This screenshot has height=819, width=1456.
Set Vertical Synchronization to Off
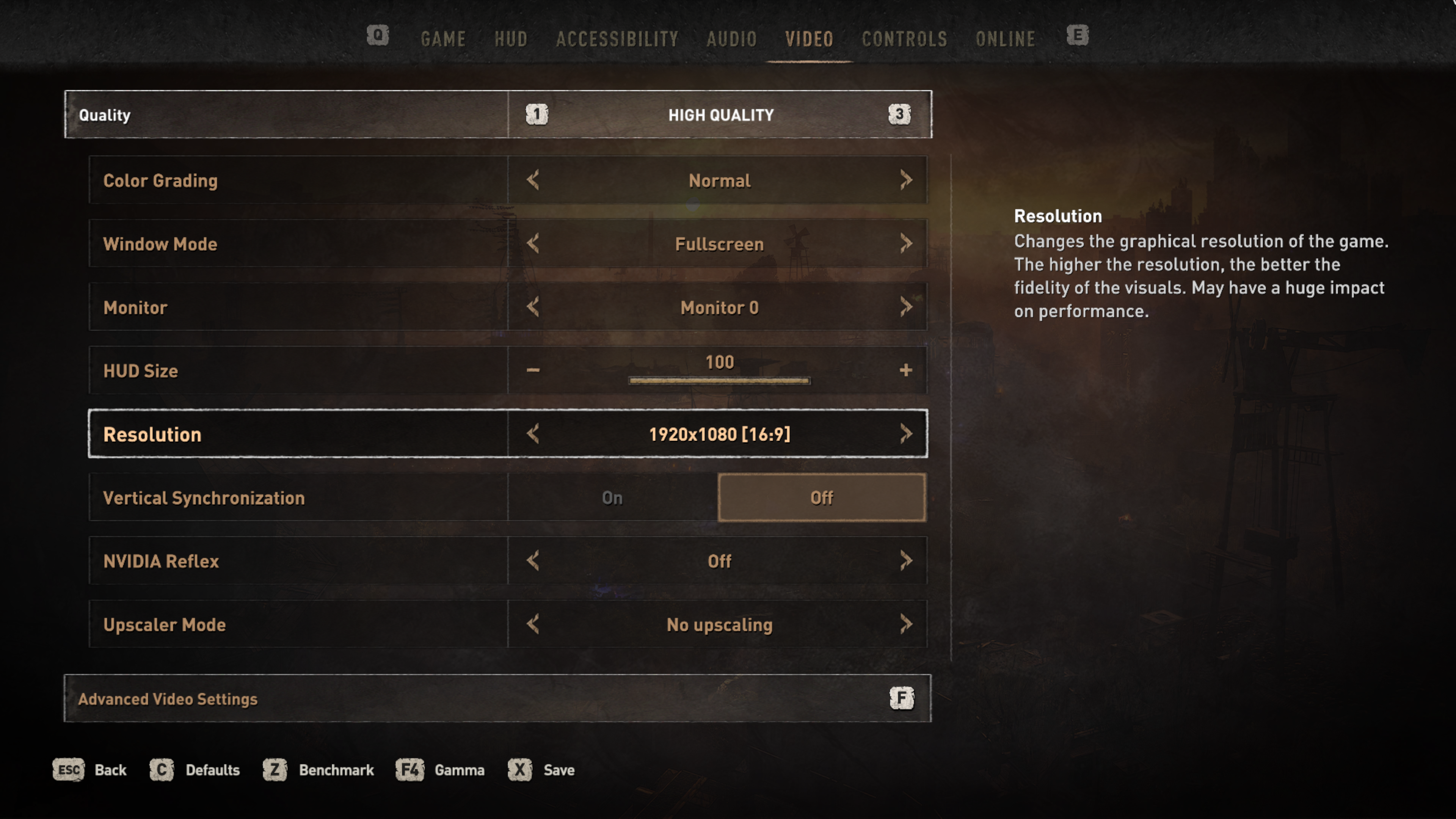point(821,498)
